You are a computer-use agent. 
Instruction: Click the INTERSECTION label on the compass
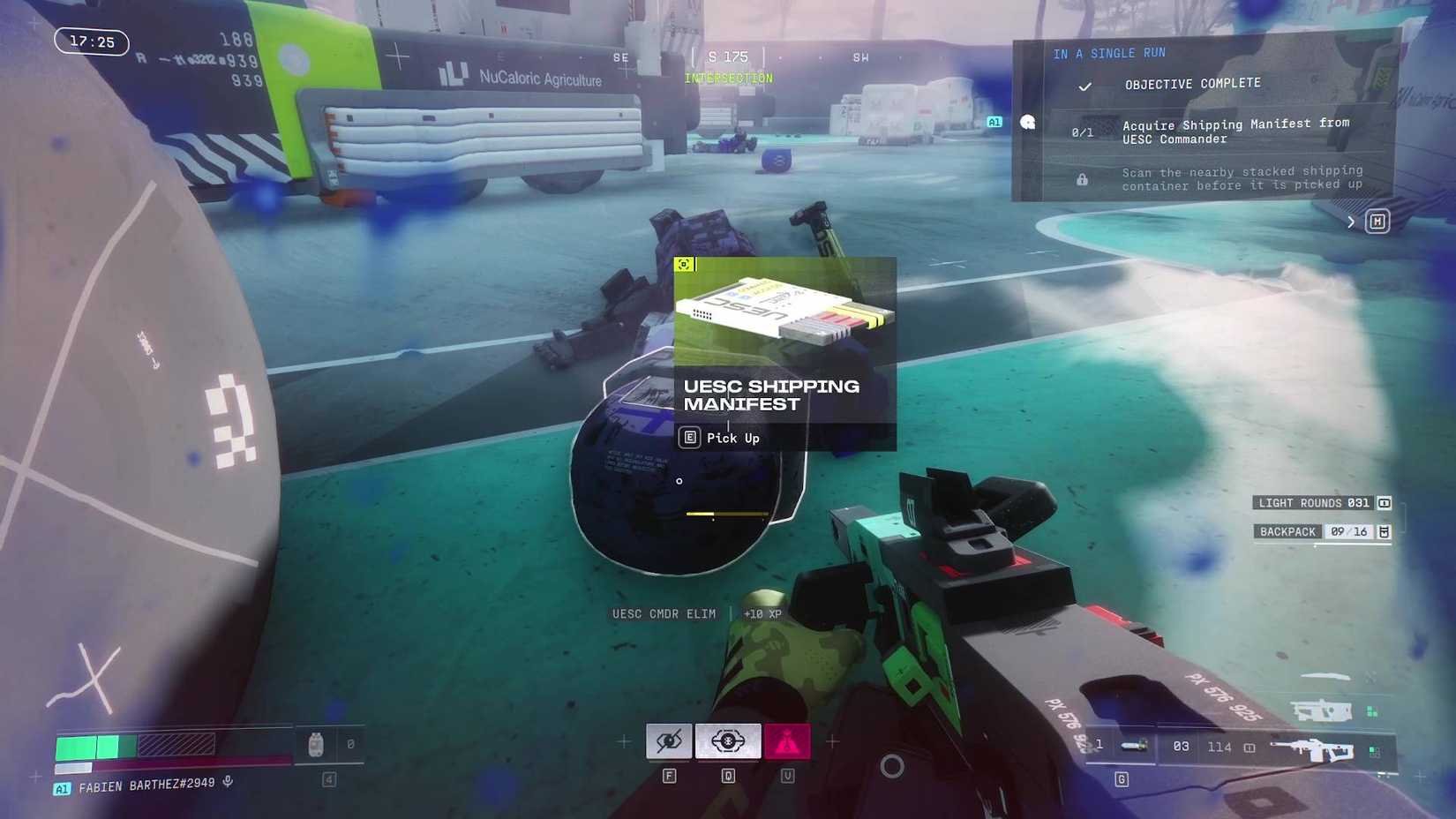click(x=727, y=78)
